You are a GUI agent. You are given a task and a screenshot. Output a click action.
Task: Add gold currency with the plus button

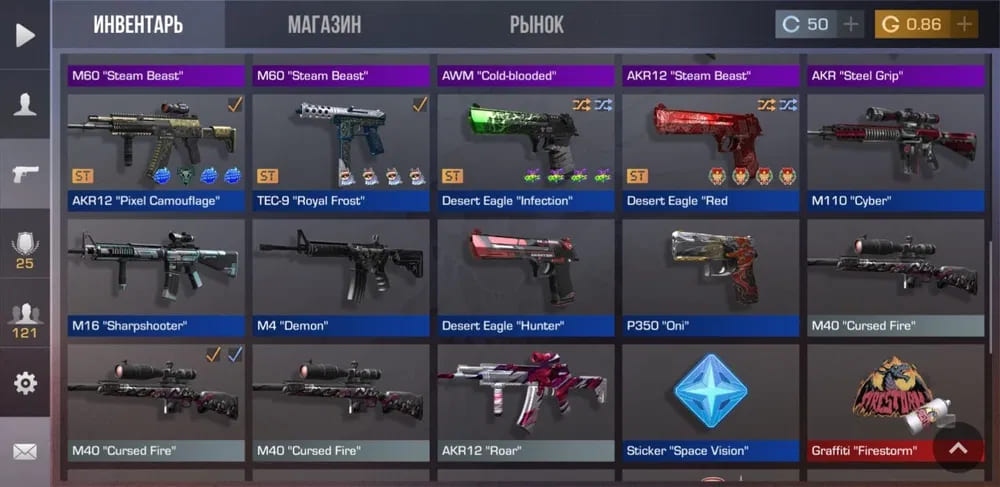point(964,24)
